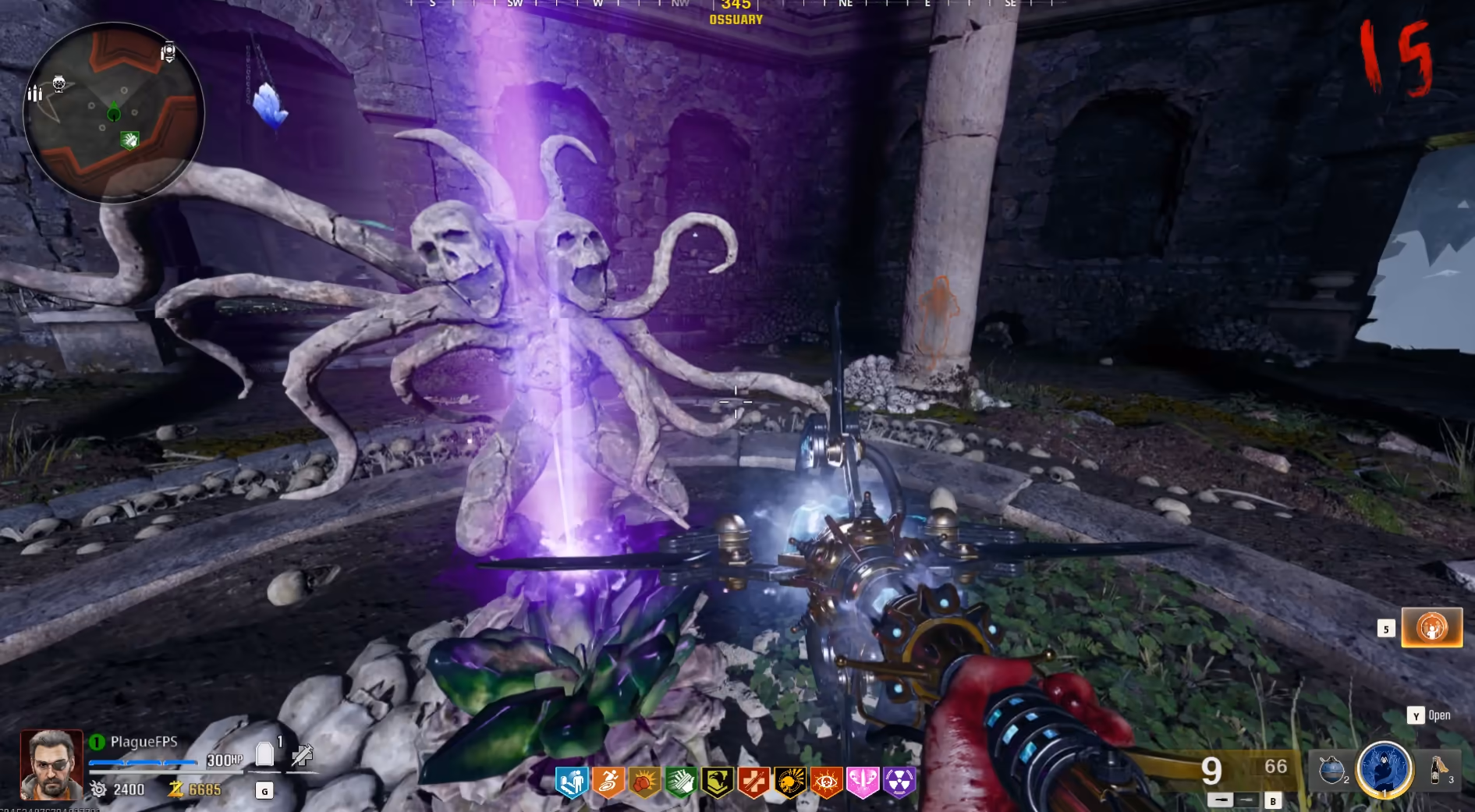Image resolution: width=1475 pixels, height=812 pixels.
Task: Select the Molotov cocktail lethal slot
Action: [1439, 769]
